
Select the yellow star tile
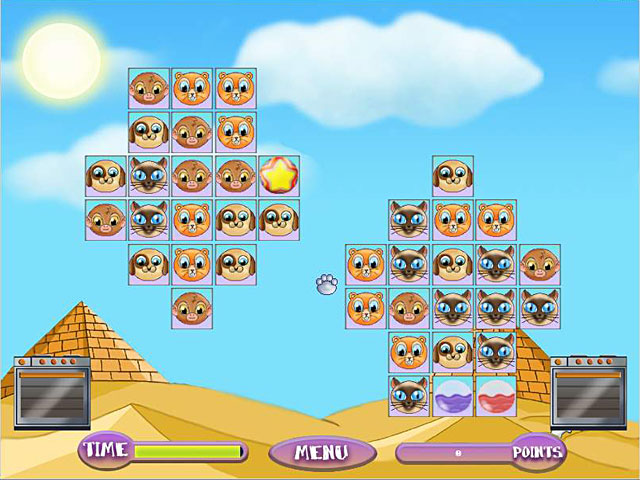pos(279,176)
